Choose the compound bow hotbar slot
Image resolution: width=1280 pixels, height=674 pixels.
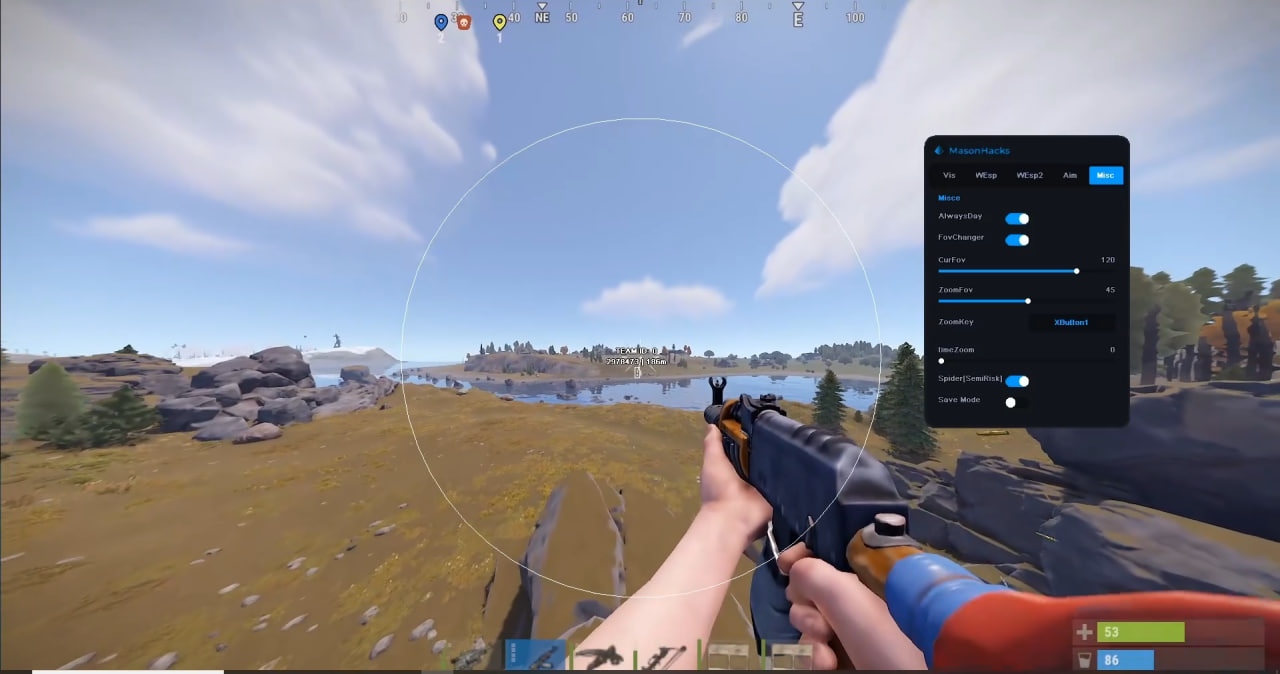[663, 656]
